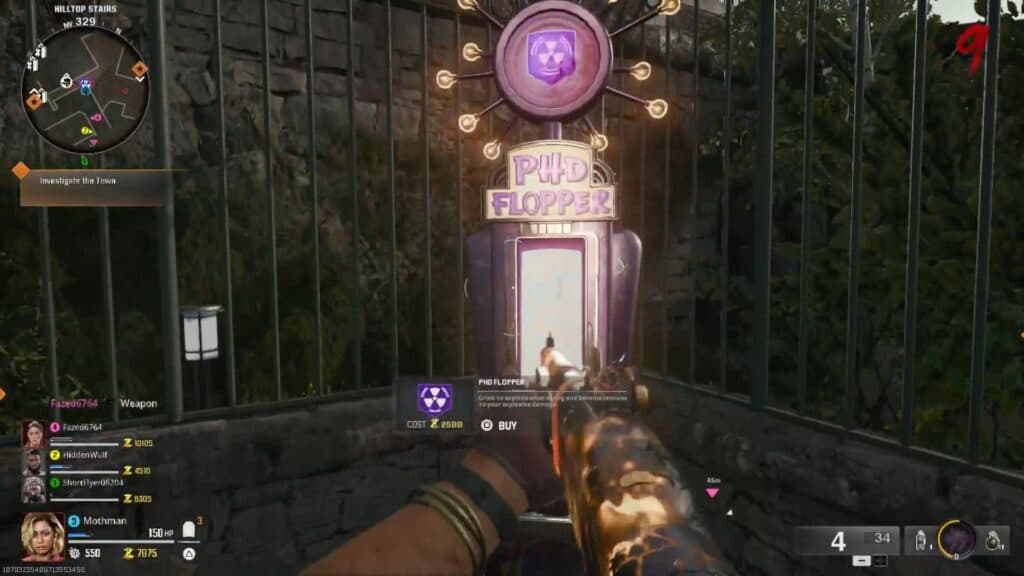Select HiddenWulf's squad portrait
1024x576 pixels.
(34, 462)
